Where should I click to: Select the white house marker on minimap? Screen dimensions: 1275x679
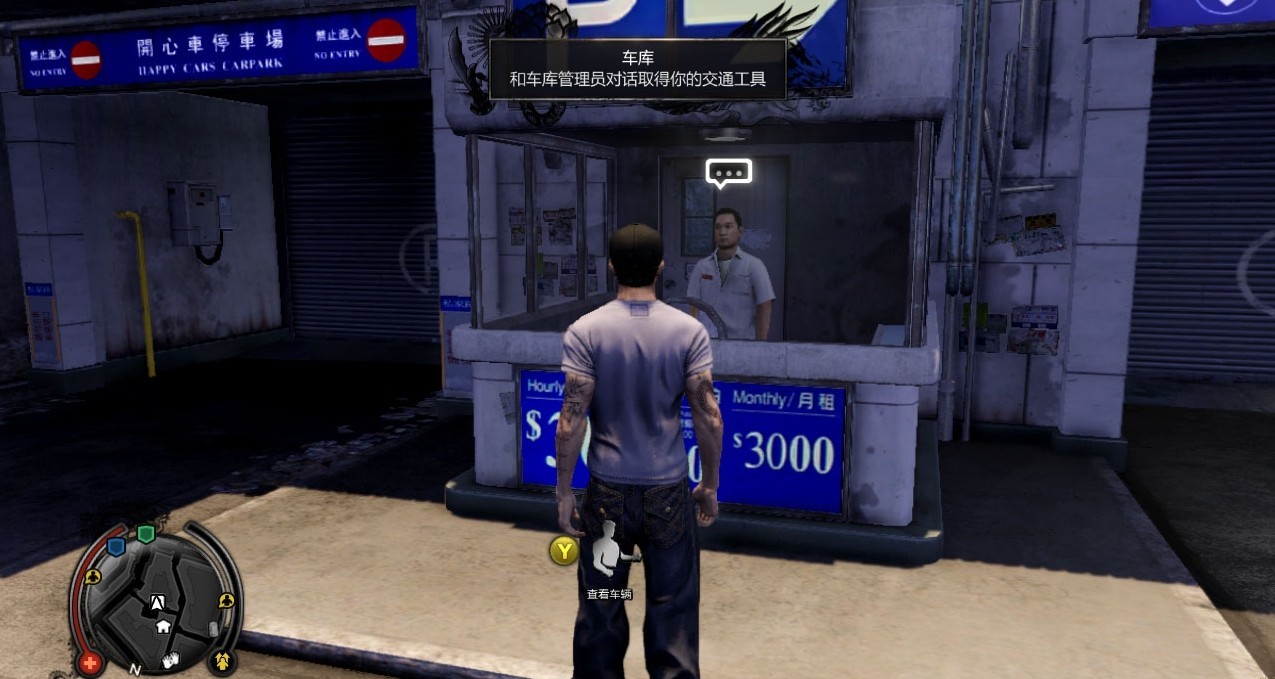(163, 626)
